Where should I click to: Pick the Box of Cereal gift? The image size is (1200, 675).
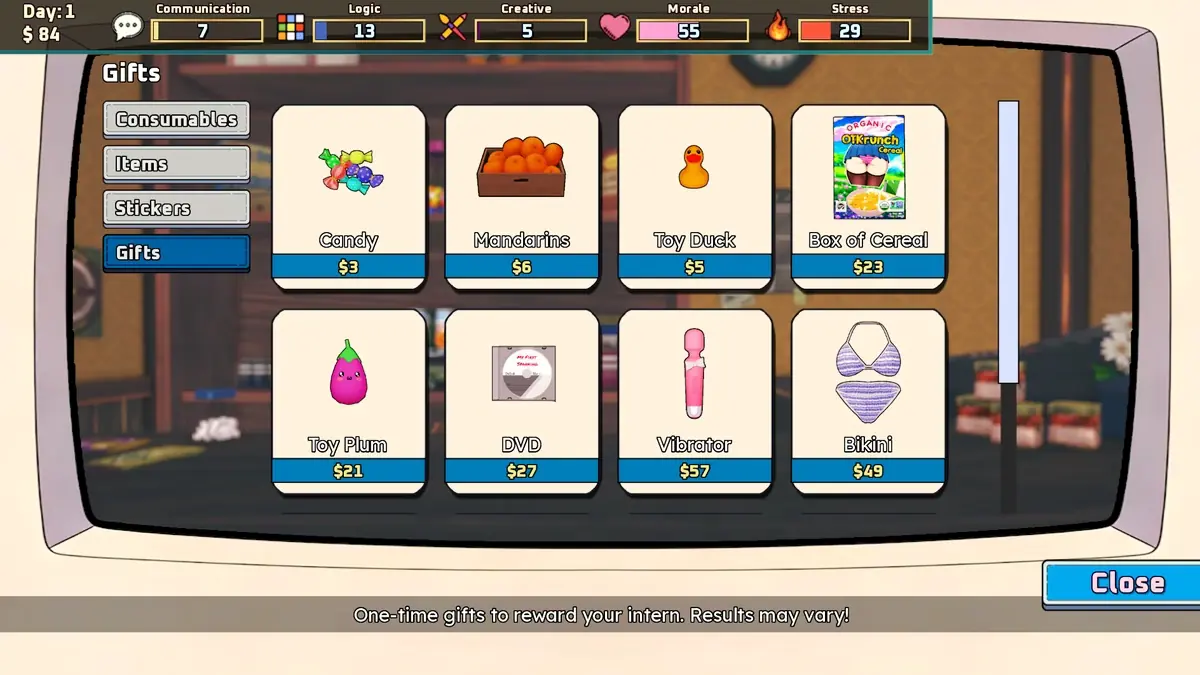coord(868,197)
